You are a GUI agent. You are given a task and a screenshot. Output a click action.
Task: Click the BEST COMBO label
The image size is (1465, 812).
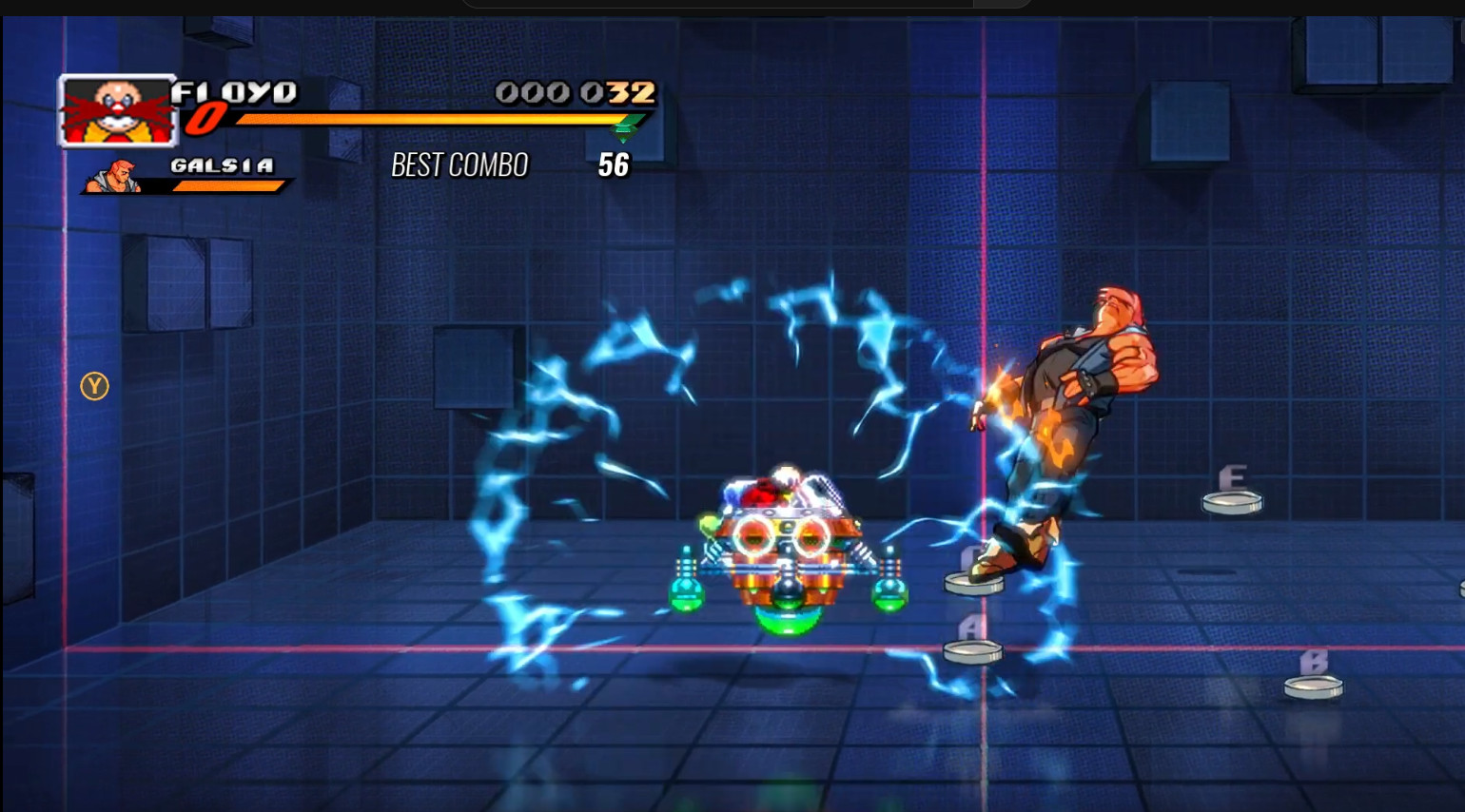[x=459, y=164]
